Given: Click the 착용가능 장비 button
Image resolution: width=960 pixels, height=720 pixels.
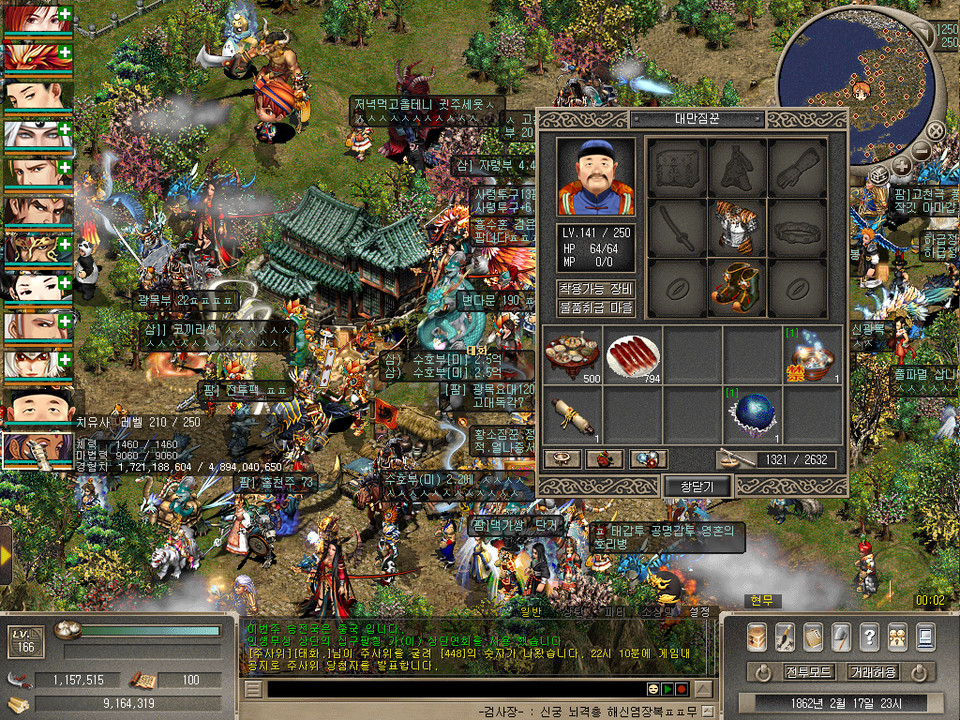Looking at the screenshot, I should (x=596, y=289).
